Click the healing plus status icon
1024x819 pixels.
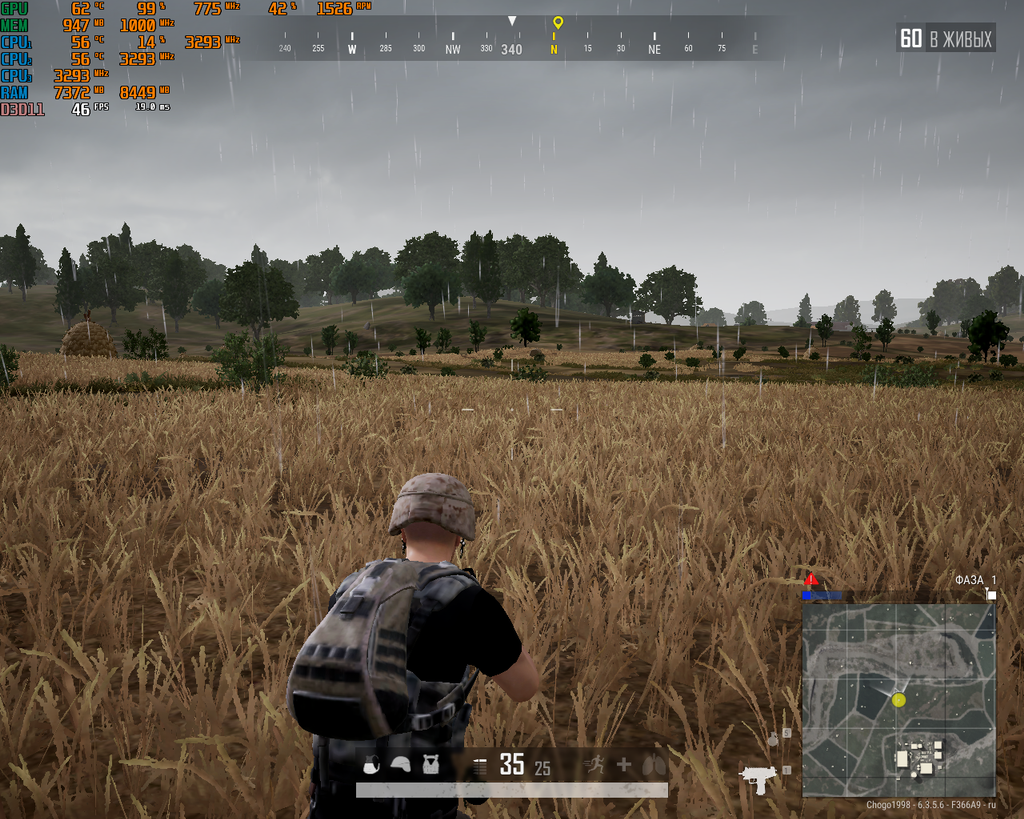624,765
